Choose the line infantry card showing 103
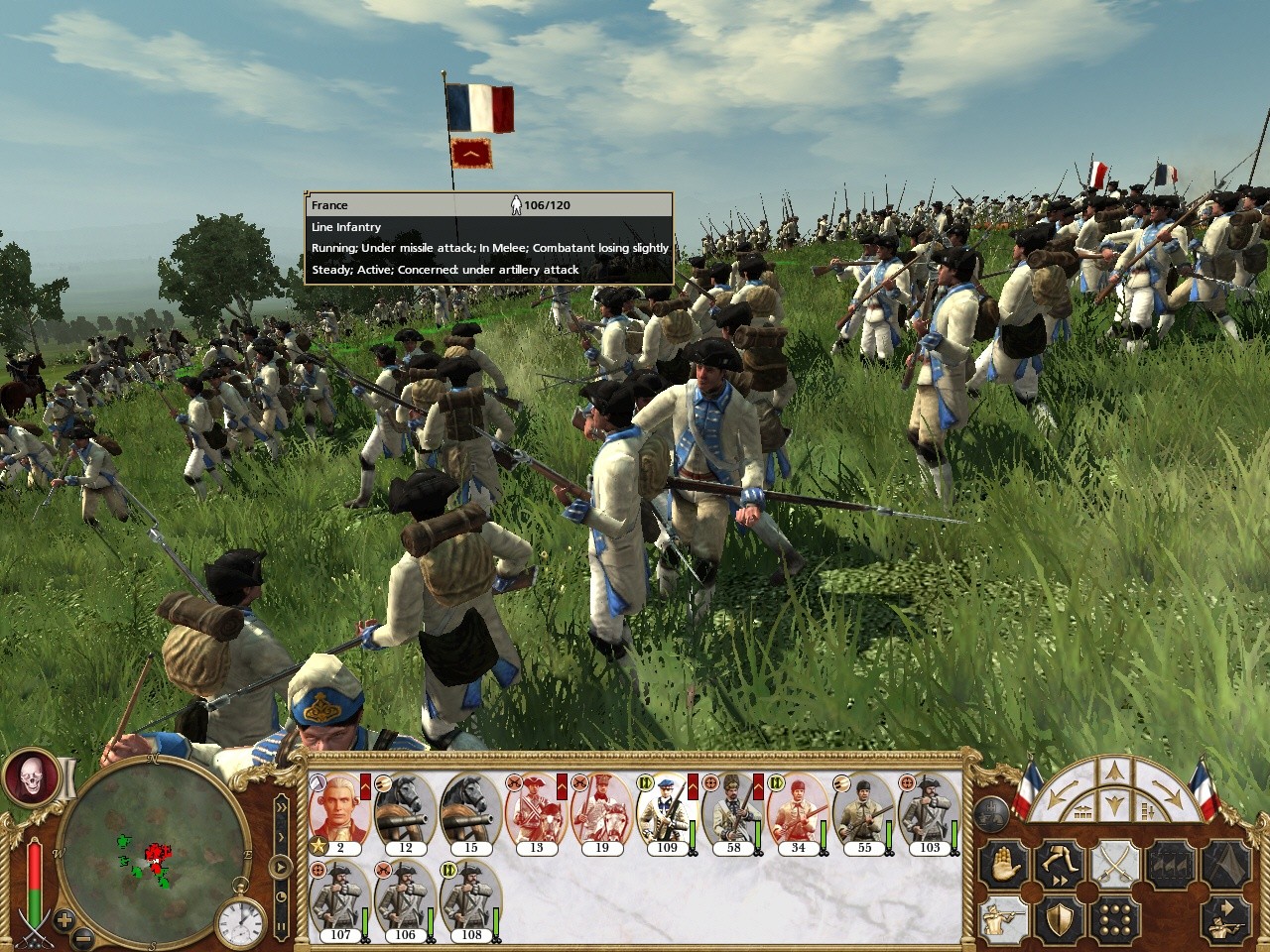 930,811
